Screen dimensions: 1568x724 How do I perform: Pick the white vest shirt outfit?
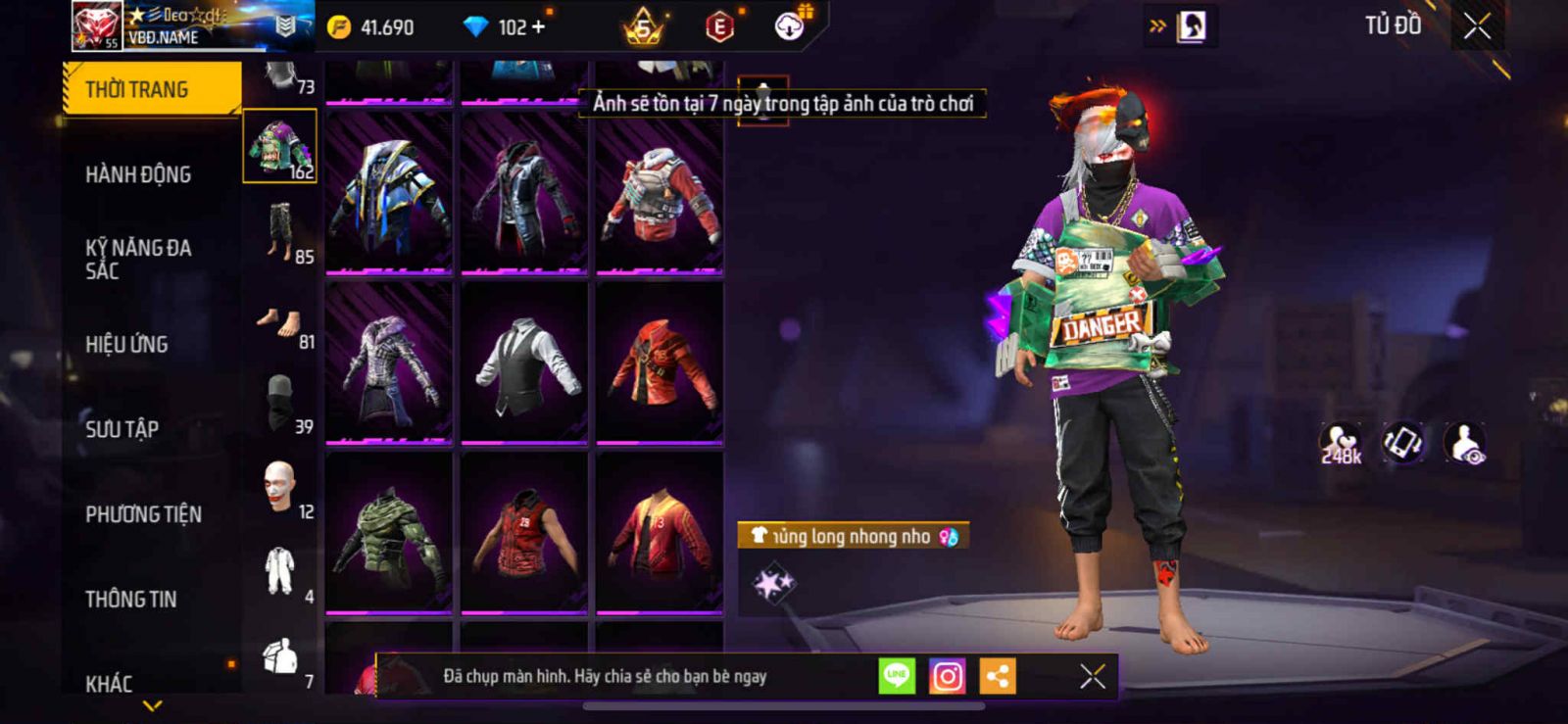click(524, 362)
